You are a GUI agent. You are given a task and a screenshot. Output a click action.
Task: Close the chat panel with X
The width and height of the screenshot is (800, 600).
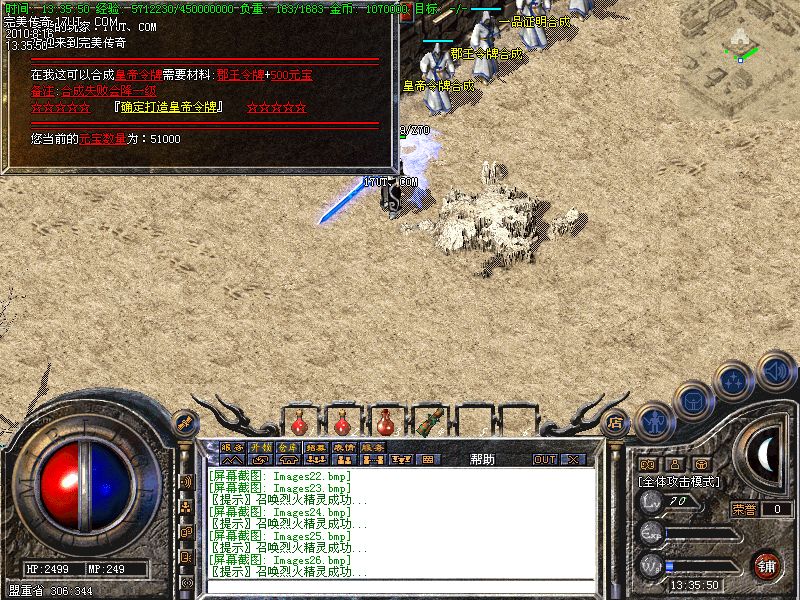(573, 460)
